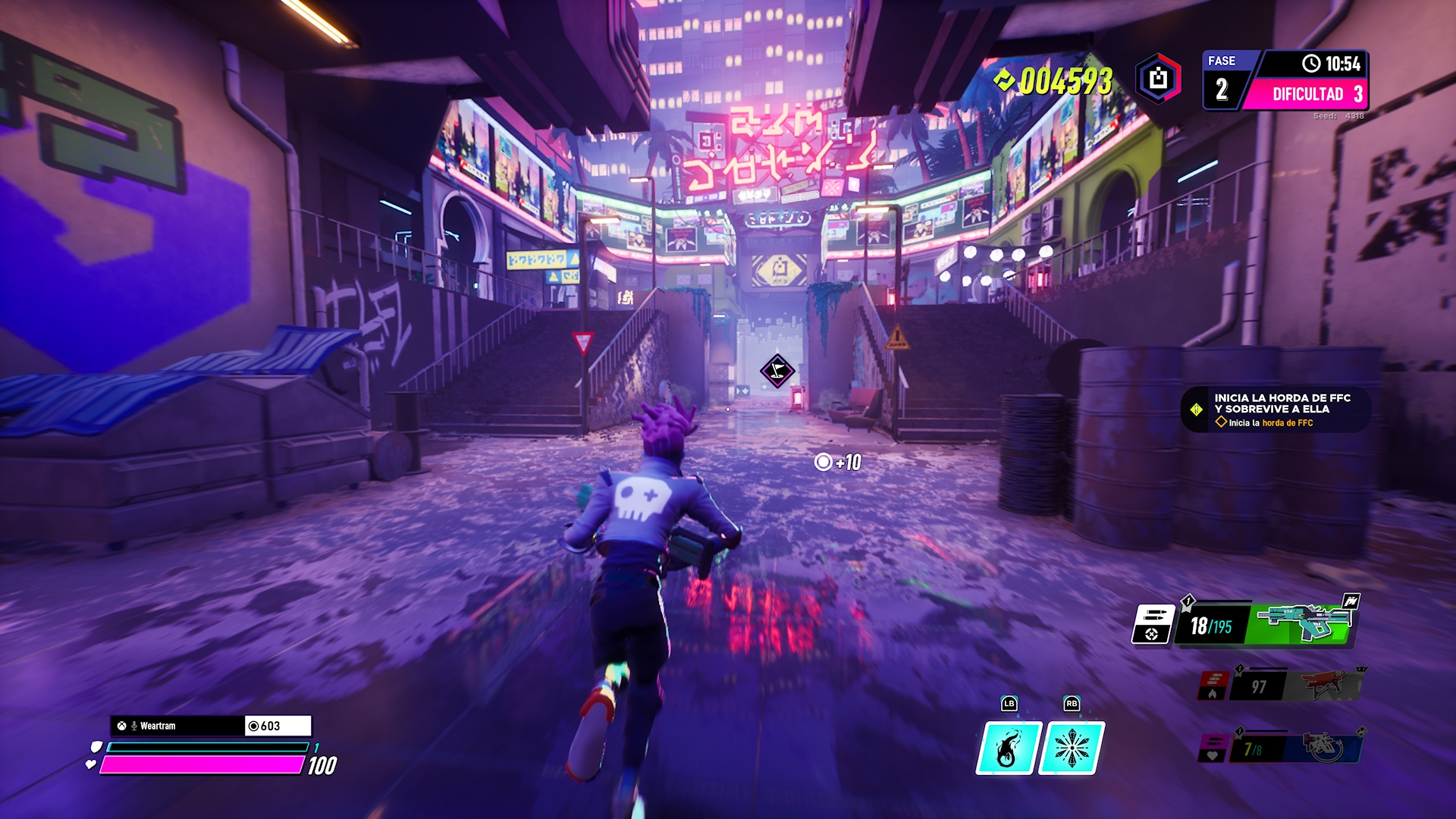The height and width of the screenshot is (819, 1456).
Task: Activate the flame fireball ability
Action: (1006, 748)
